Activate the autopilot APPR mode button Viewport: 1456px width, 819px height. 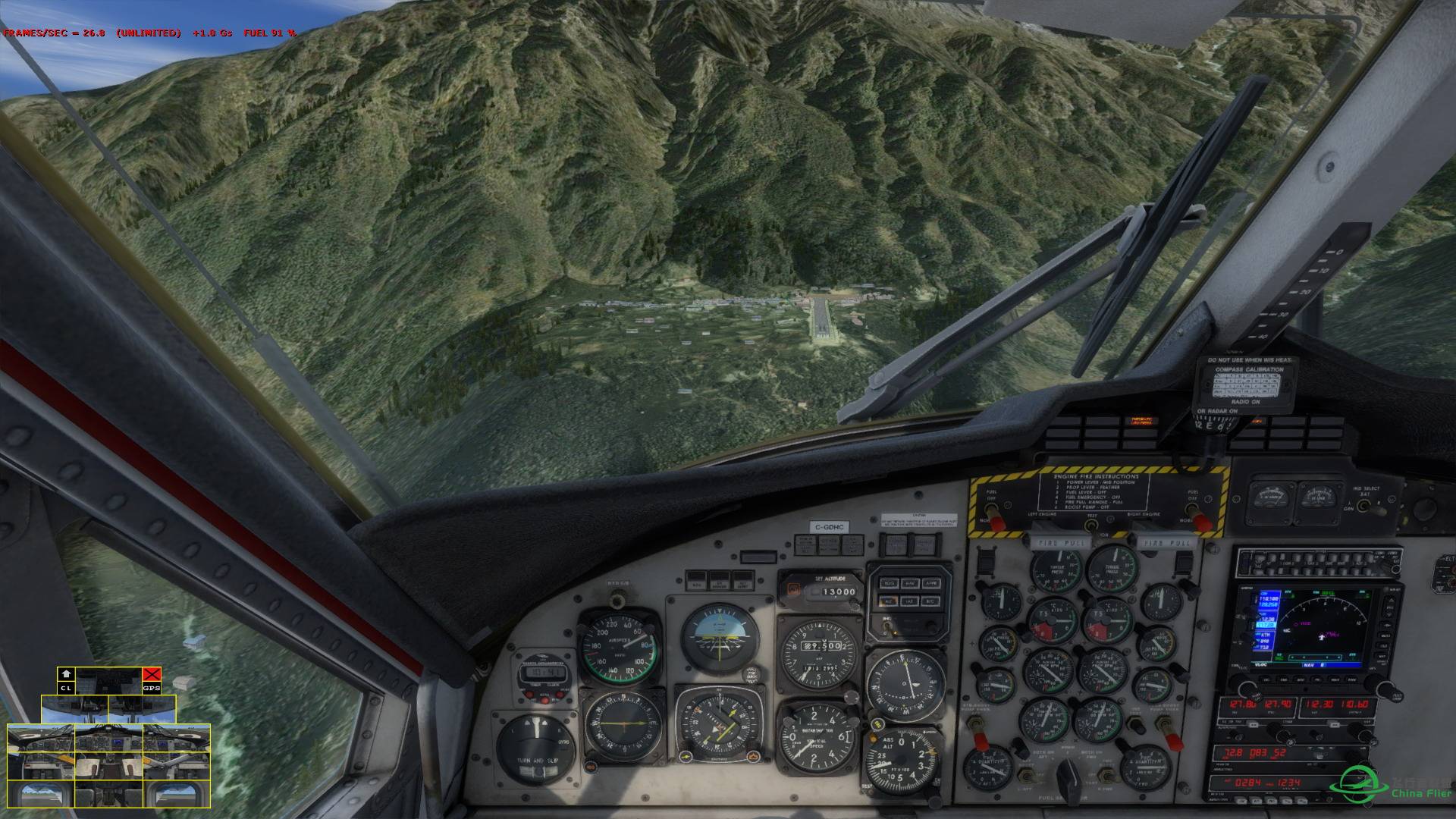[x=932, y=583]
